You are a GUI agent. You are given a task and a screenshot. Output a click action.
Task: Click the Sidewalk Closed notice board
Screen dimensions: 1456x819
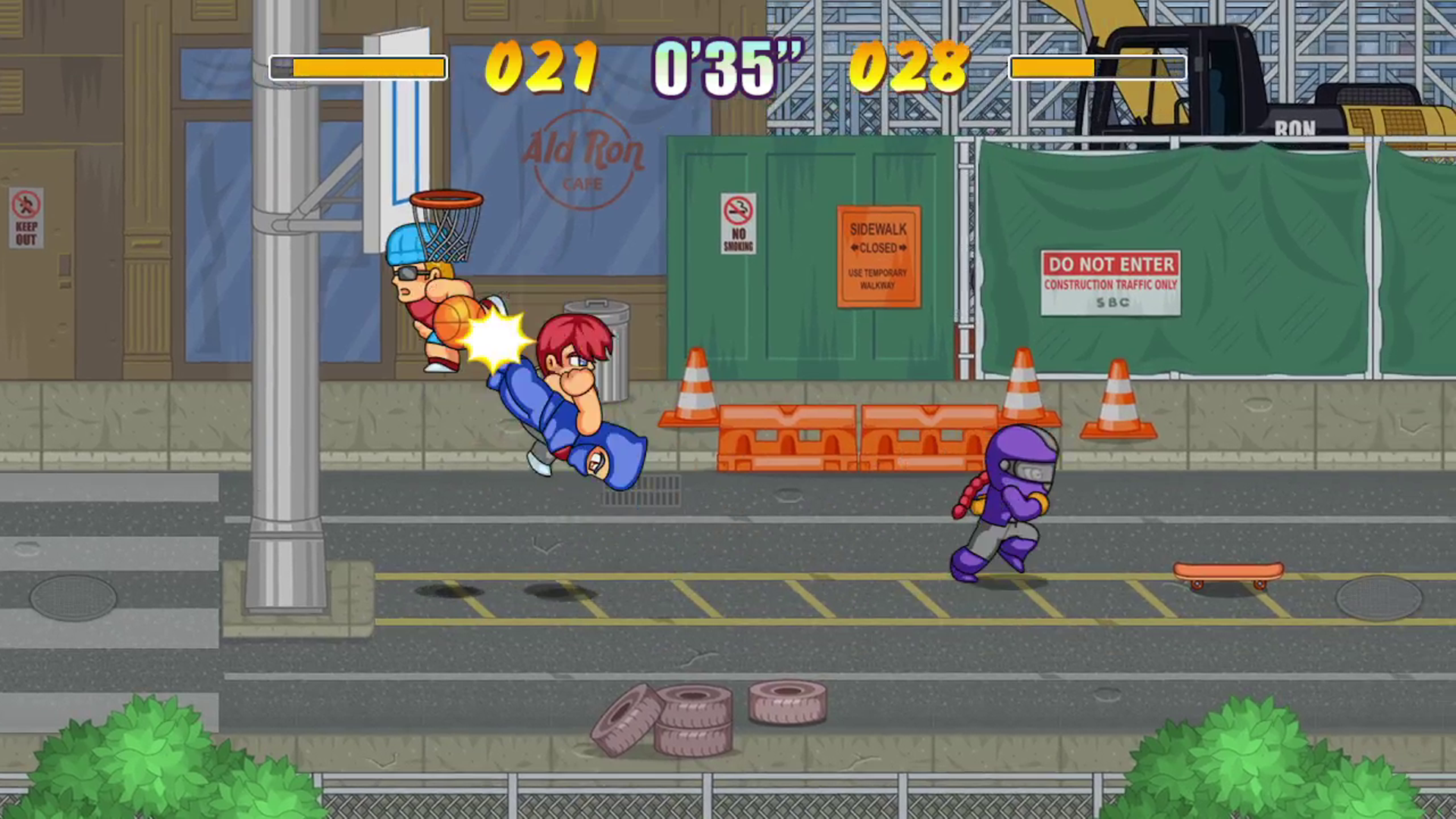(877, 256)
